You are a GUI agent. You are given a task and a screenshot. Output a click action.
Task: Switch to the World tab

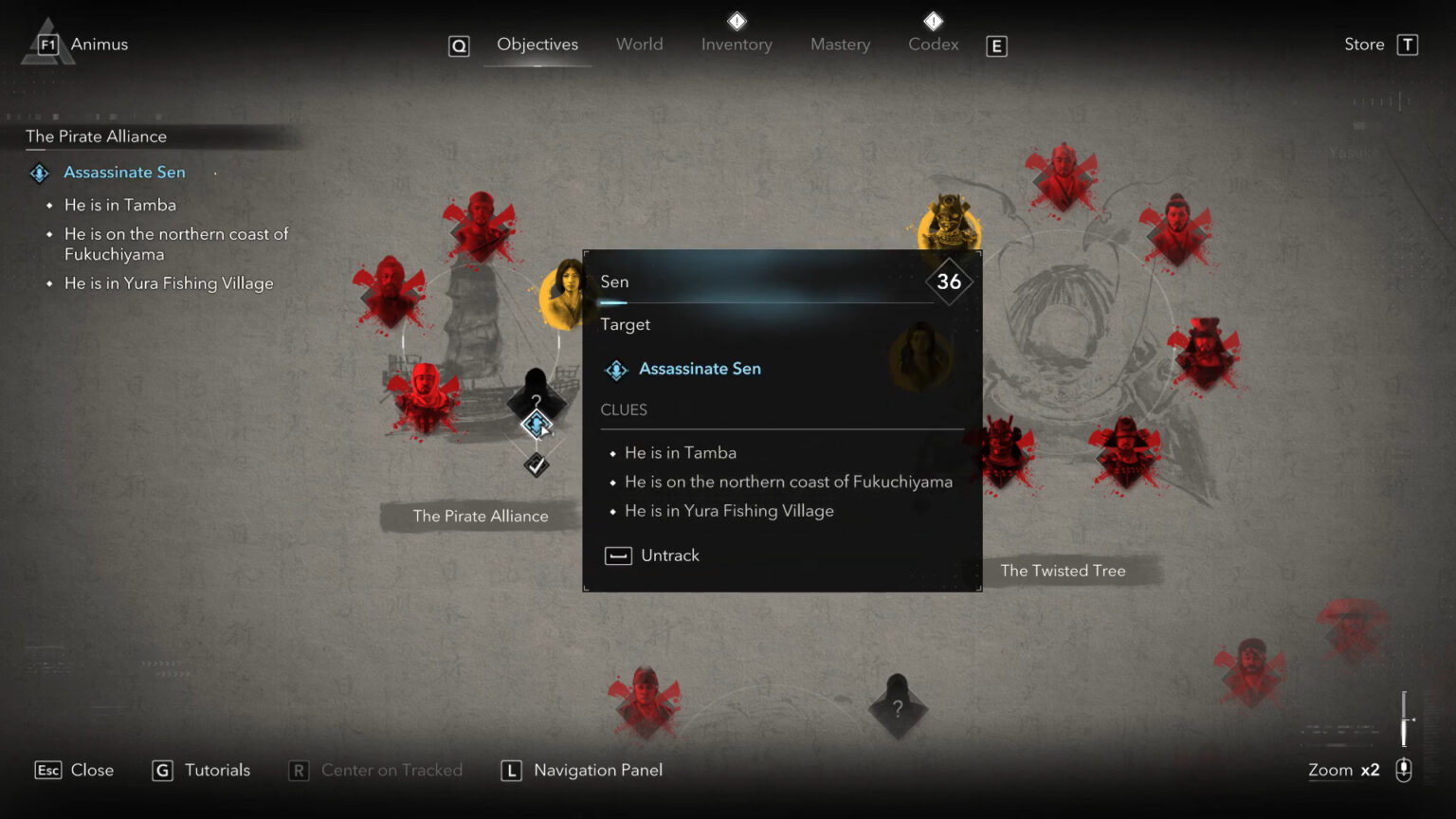(639, 44)
